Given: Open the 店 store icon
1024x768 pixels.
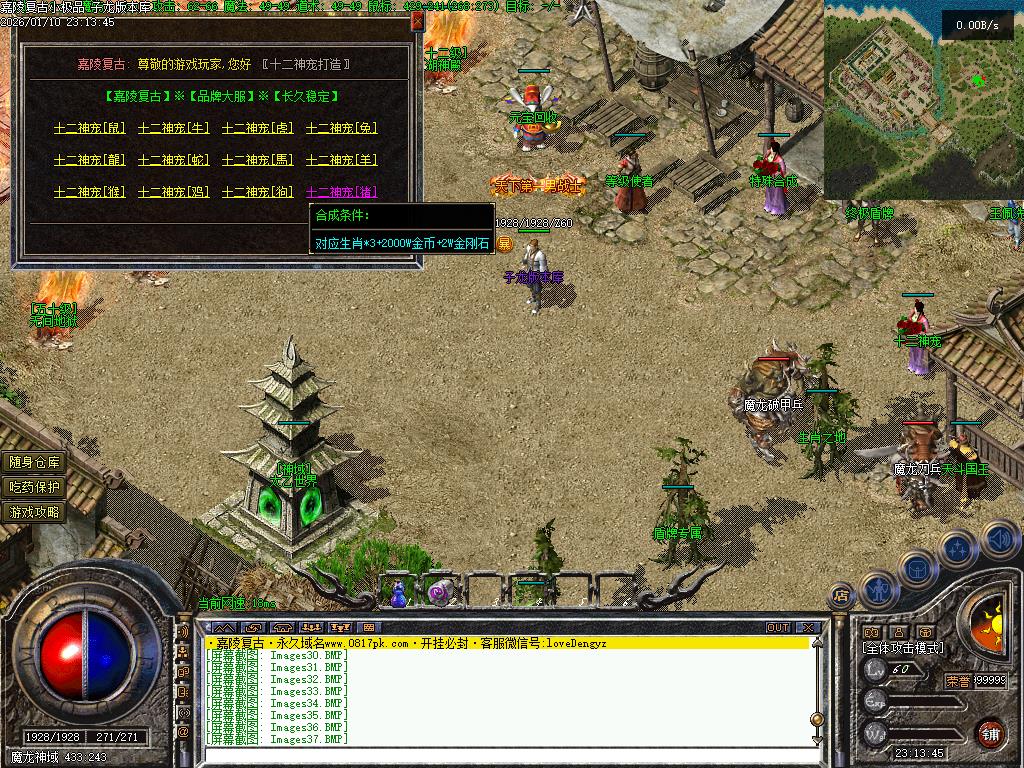Looking at the screenshot, I should 841,596.
